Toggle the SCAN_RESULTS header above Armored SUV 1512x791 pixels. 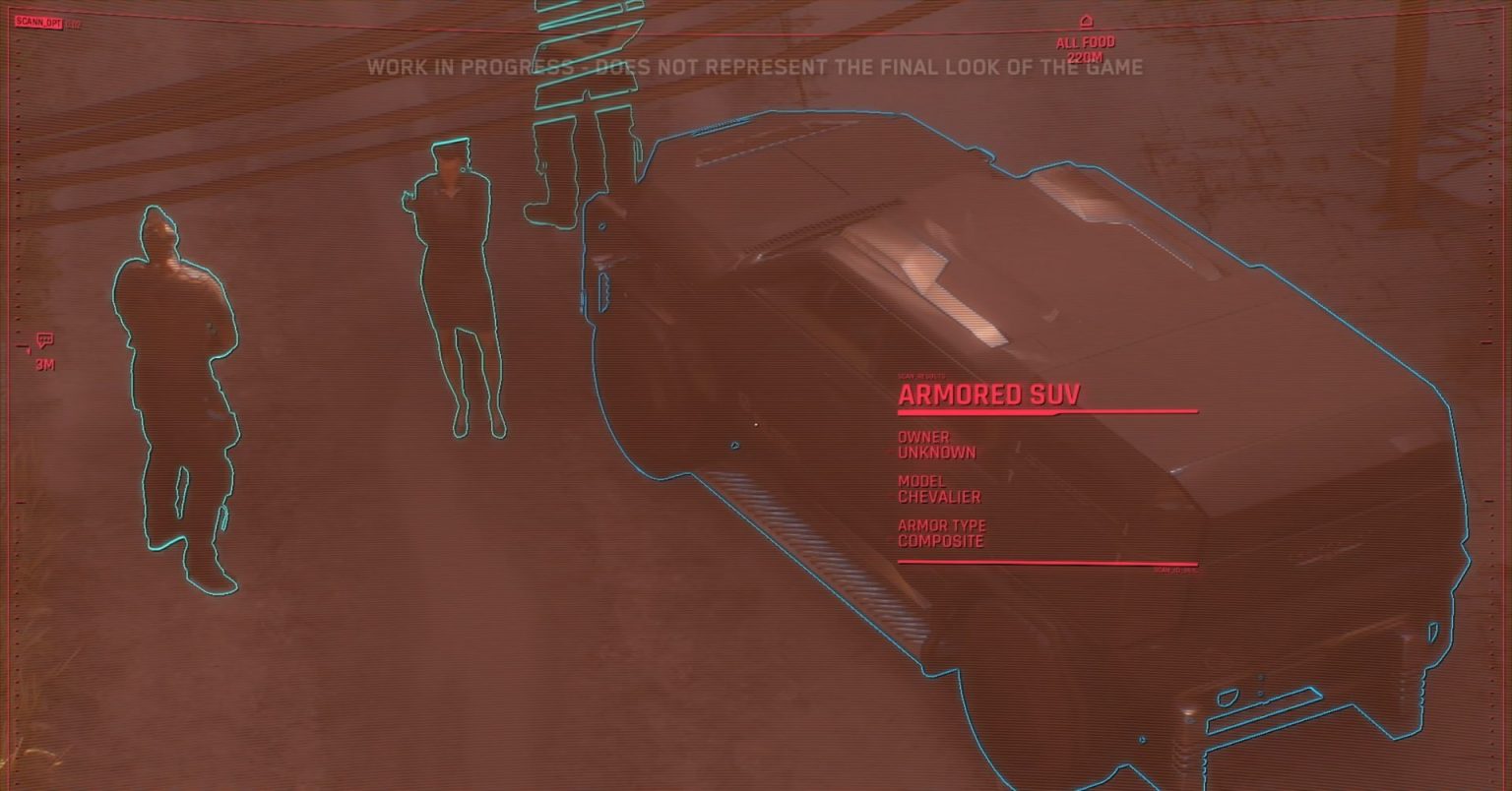coord(925,375)
